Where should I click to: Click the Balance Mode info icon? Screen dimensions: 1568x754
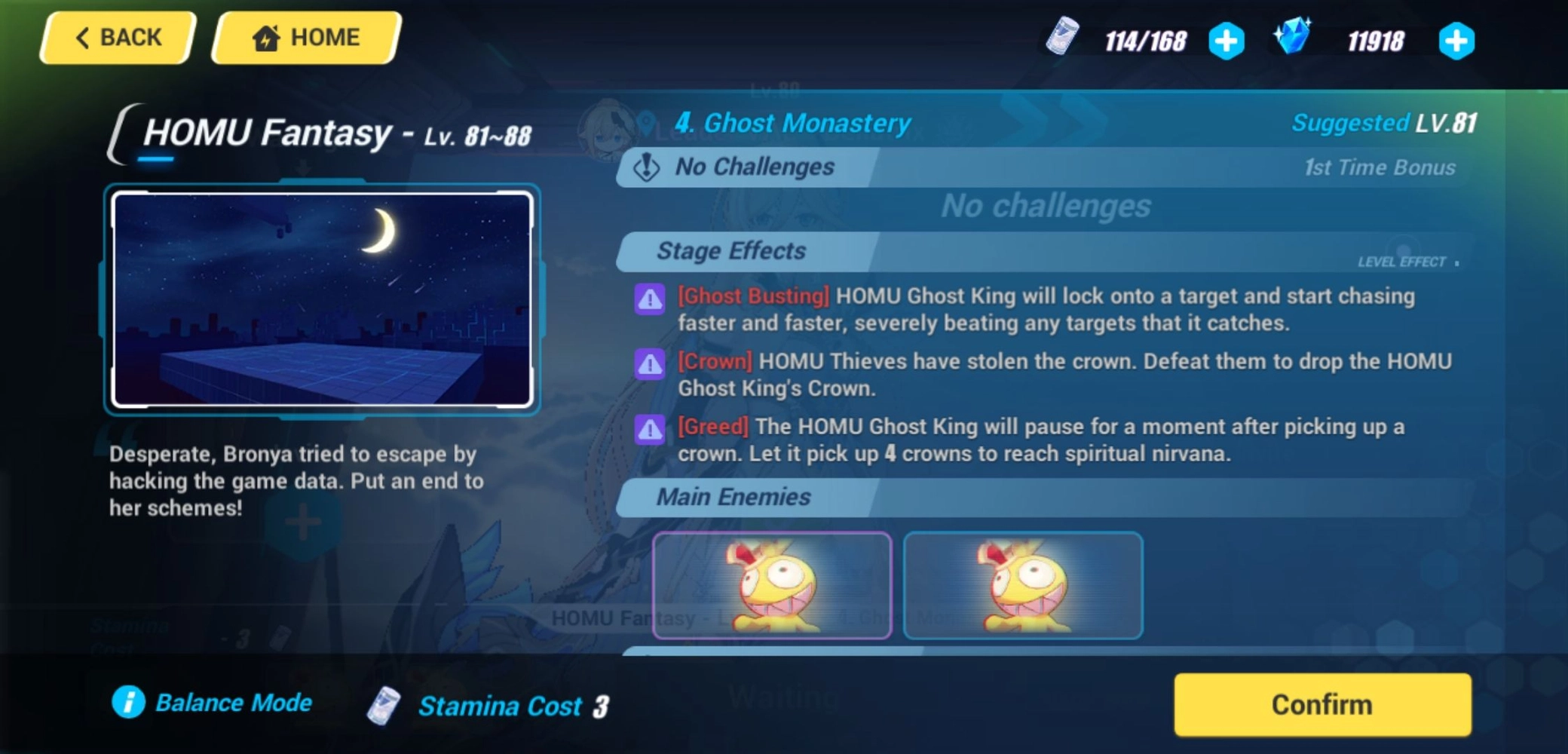tap(128, 703)
